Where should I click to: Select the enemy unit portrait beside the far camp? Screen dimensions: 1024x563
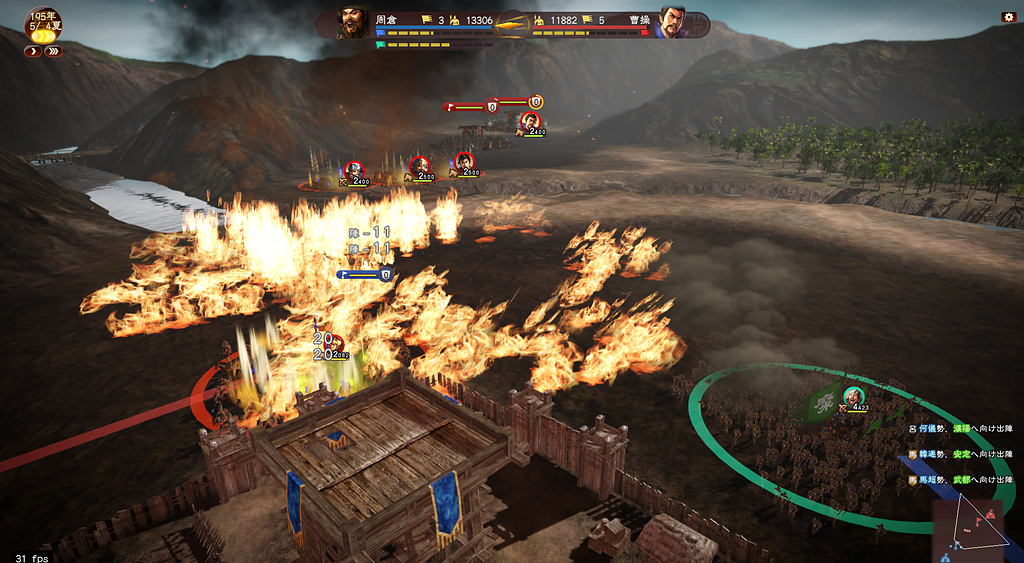pyautogui.click(x=529, y=122)
